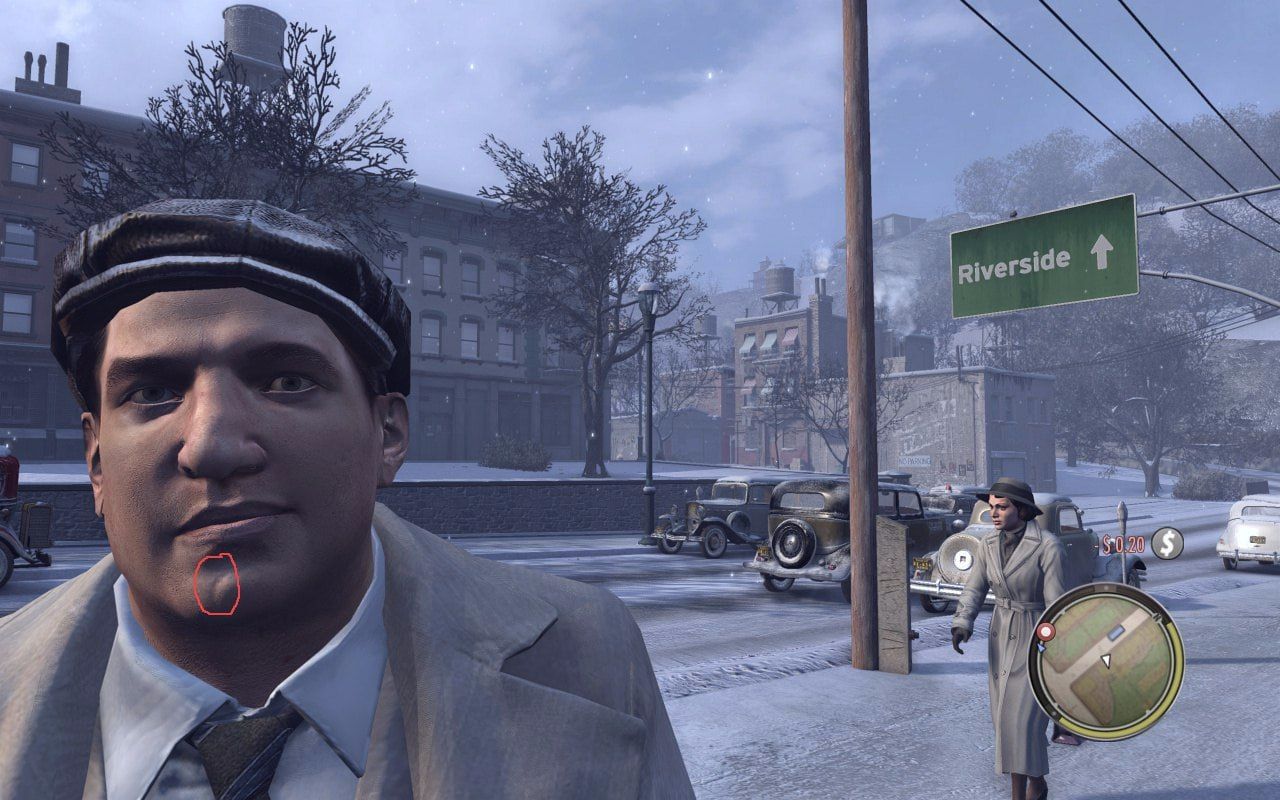Select the red objective marker on minimap
Image resolution: width=1280 pixels, height=800 pixels.
1046,632
